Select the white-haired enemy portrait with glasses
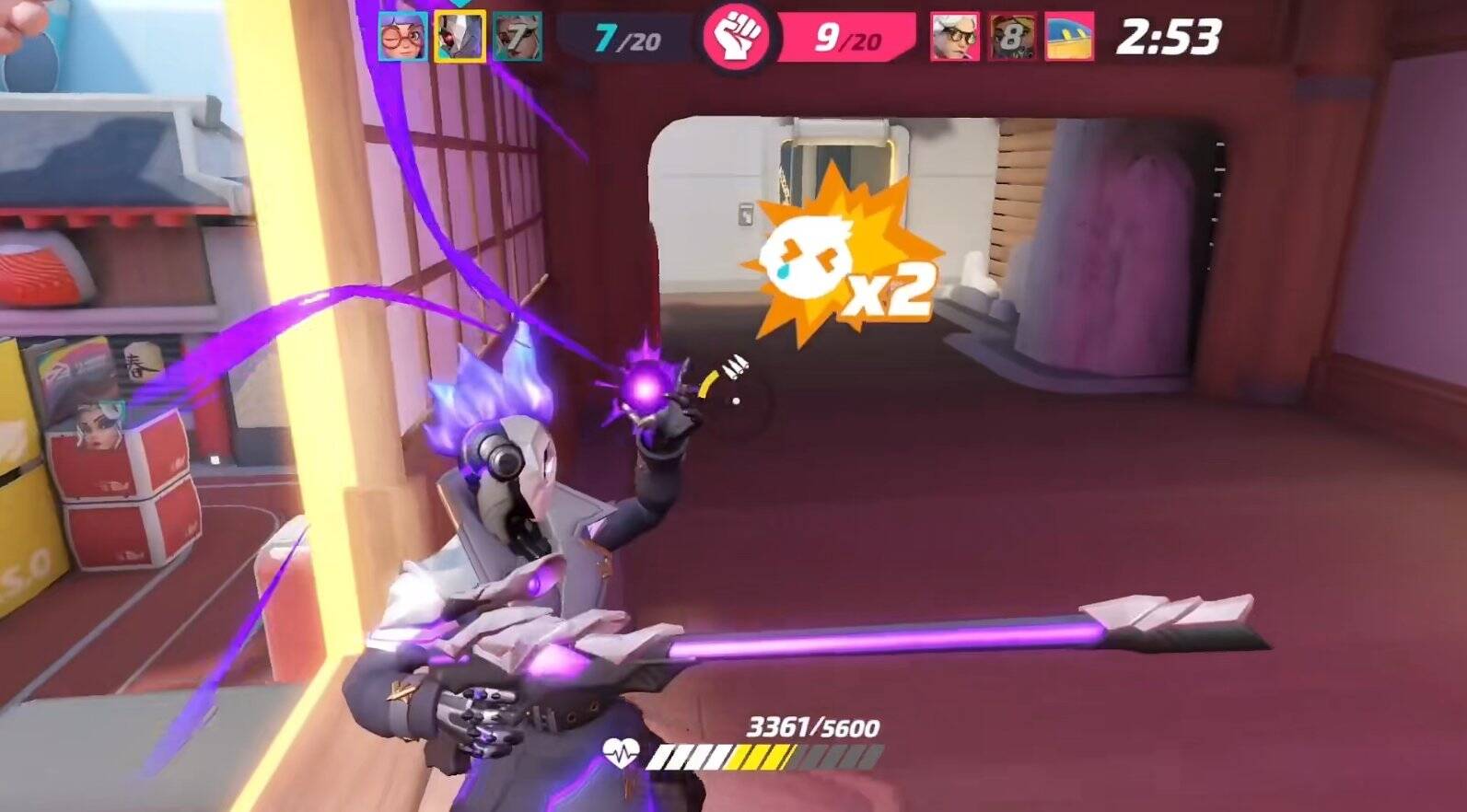 click(x=954, y=38)
